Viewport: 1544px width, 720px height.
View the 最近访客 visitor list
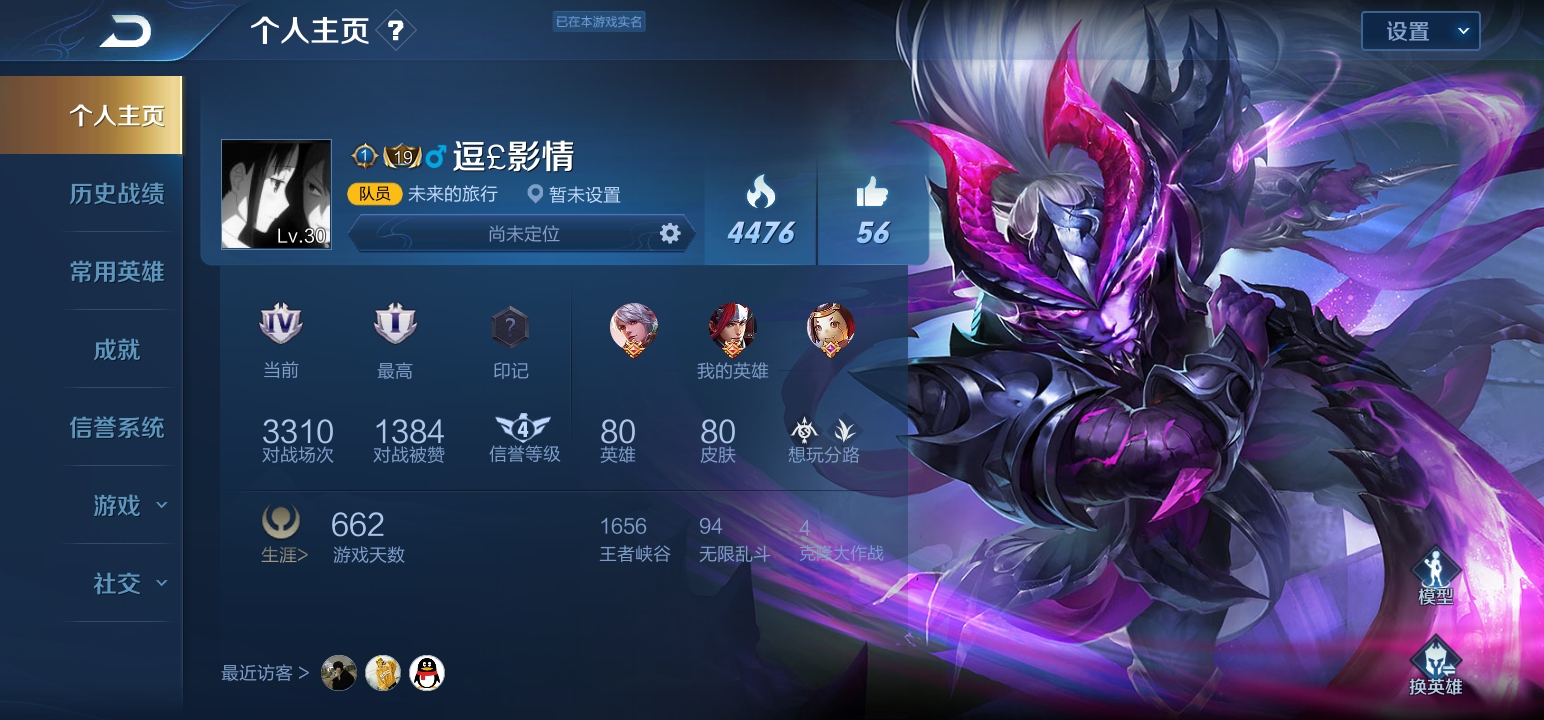[265, 673]
